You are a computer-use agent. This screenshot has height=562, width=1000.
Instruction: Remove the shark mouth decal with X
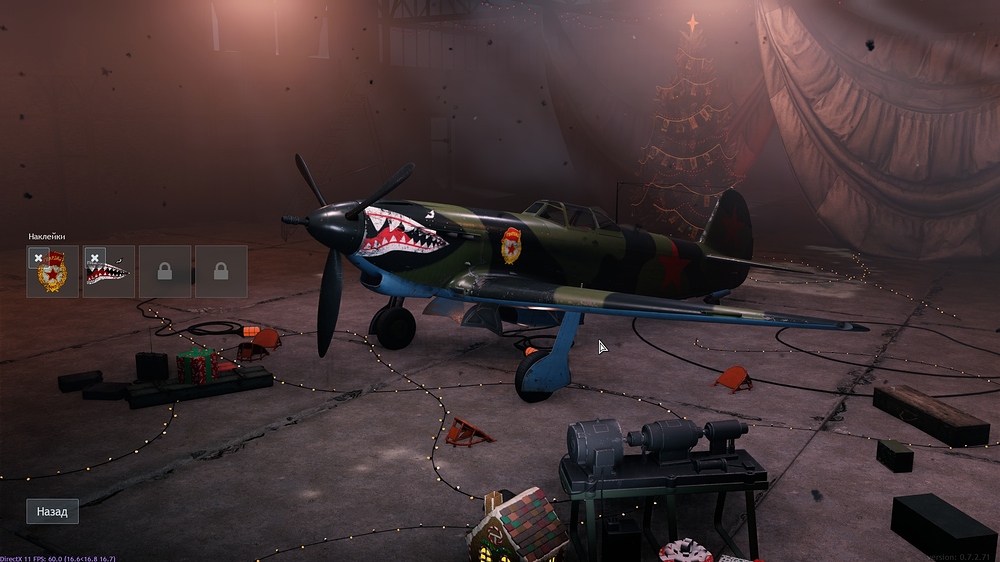[x=94, y=257]
